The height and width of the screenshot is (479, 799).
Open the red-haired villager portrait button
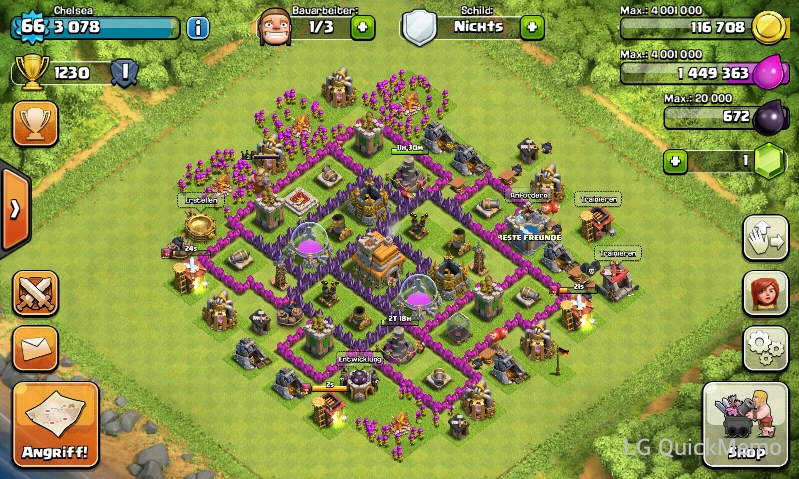[x=766, y=293]
